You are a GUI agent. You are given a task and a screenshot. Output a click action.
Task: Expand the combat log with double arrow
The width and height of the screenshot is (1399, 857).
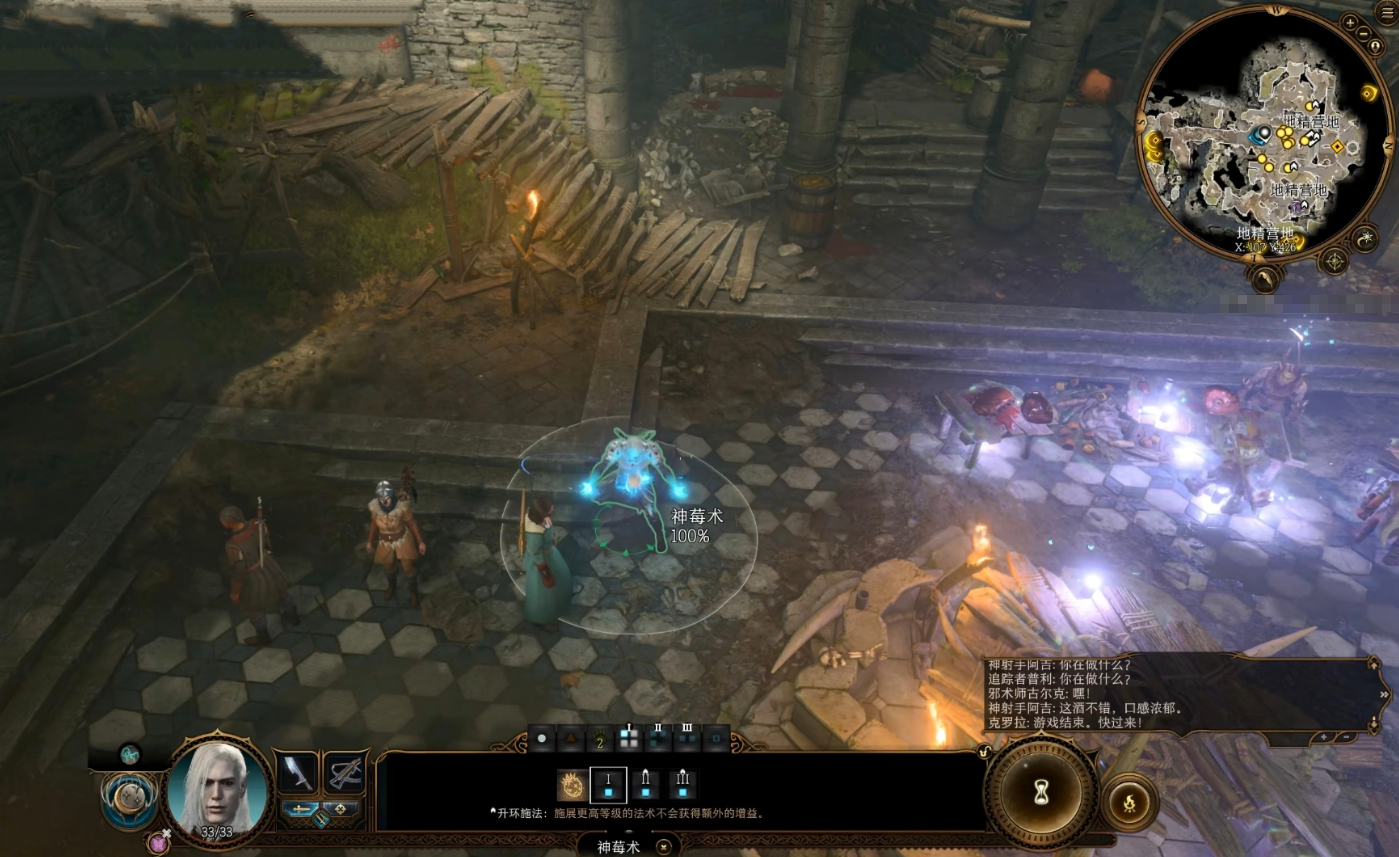pyautogui.click(x=1384, y=693)
